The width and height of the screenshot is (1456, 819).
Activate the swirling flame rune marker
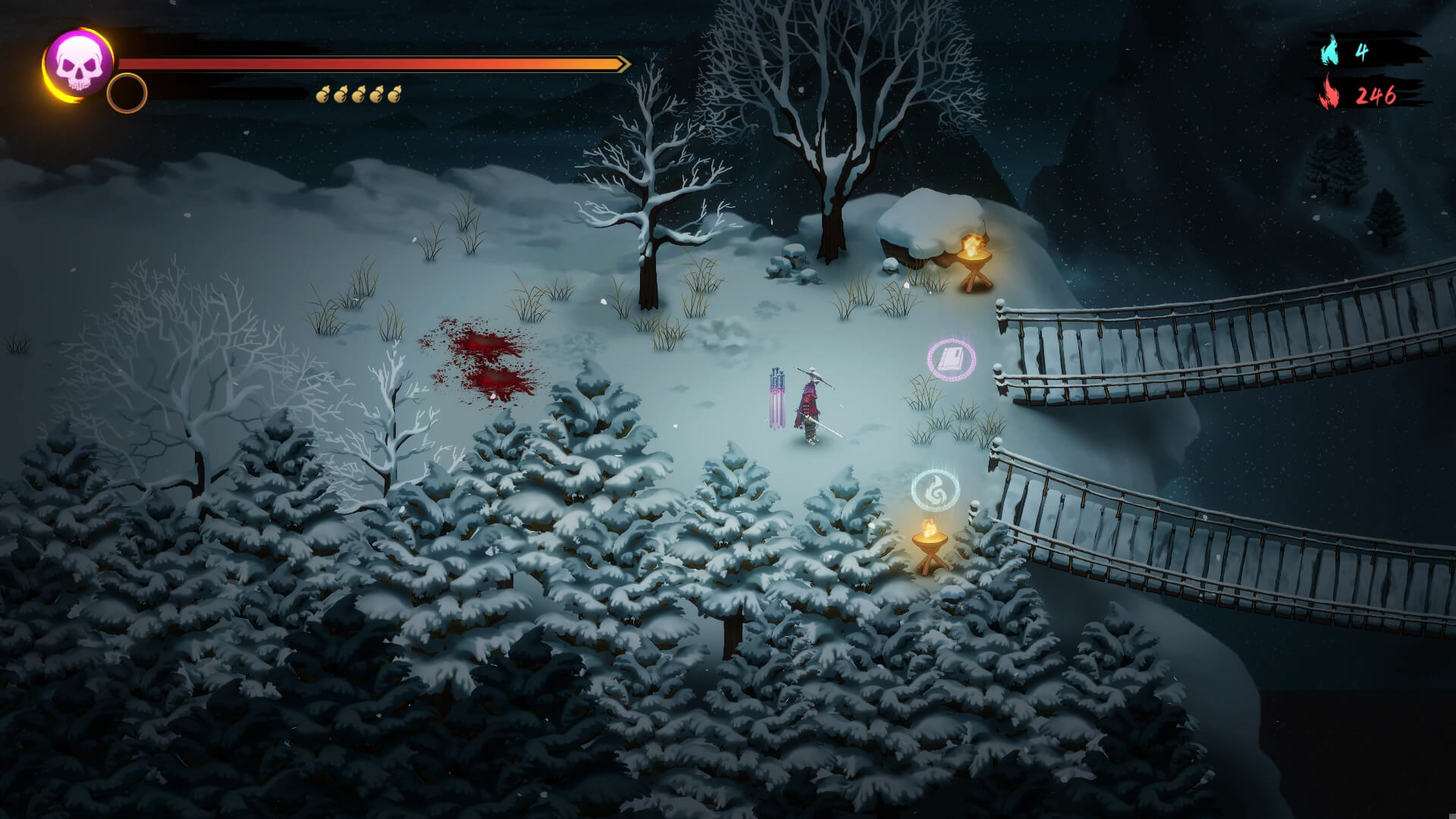point(935,490)
